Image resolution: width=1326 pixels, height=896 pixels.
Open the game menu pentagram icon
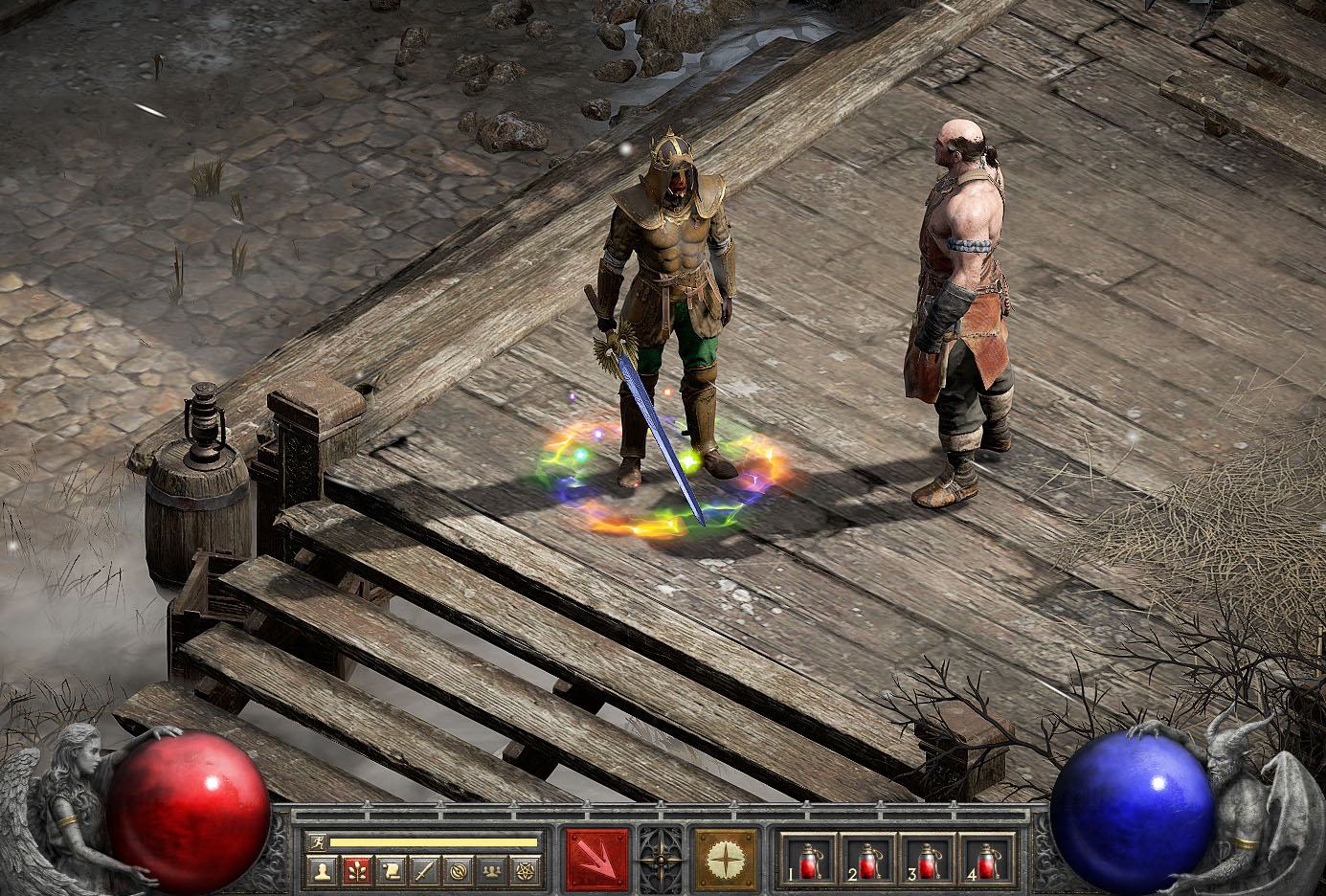pyautogui.click(x=526, y=871)
